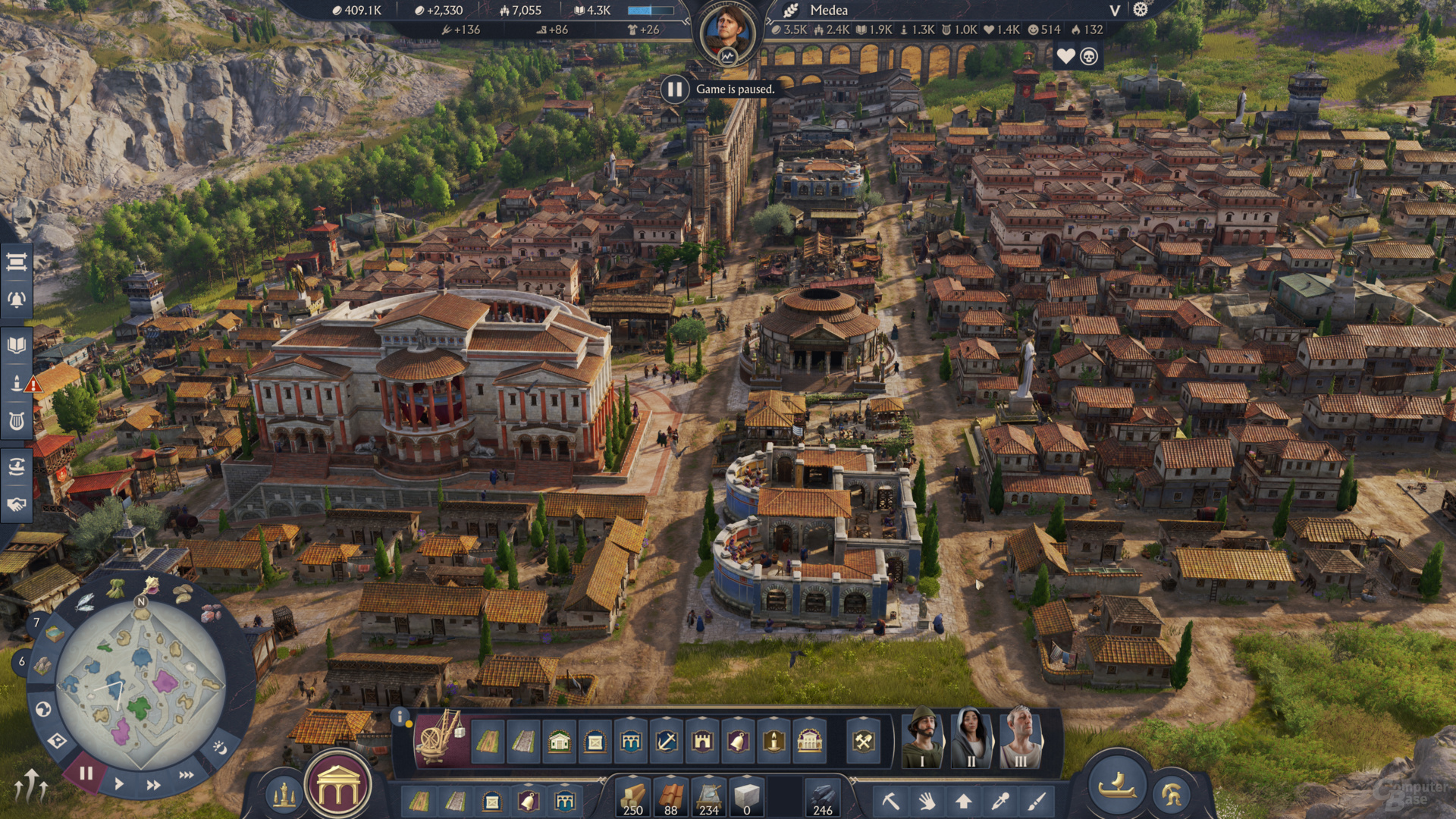Toggle the day and night cycle button
The width and height of the screenshot is (1456, 819).
click(x=219, y=748)
